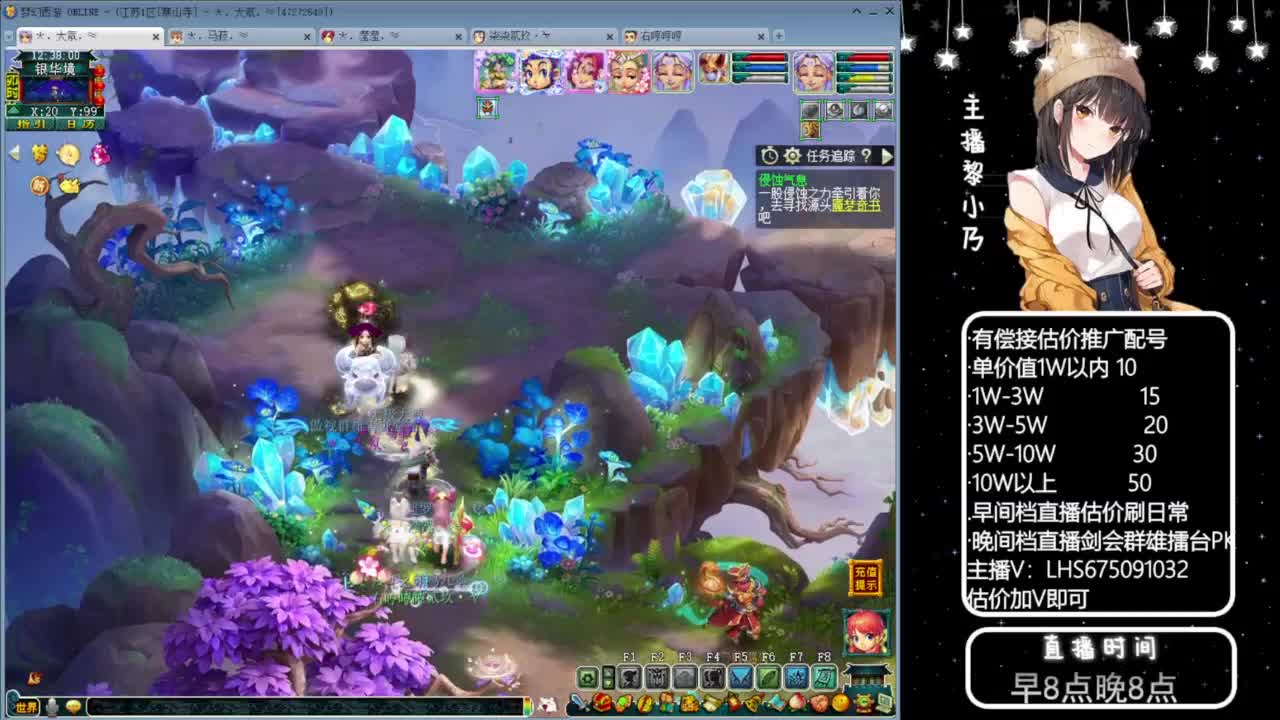Toggle the bell notification icon on bottom toolbar
The height and width of the screenshot is (720, 1280).
click(751, 700)
